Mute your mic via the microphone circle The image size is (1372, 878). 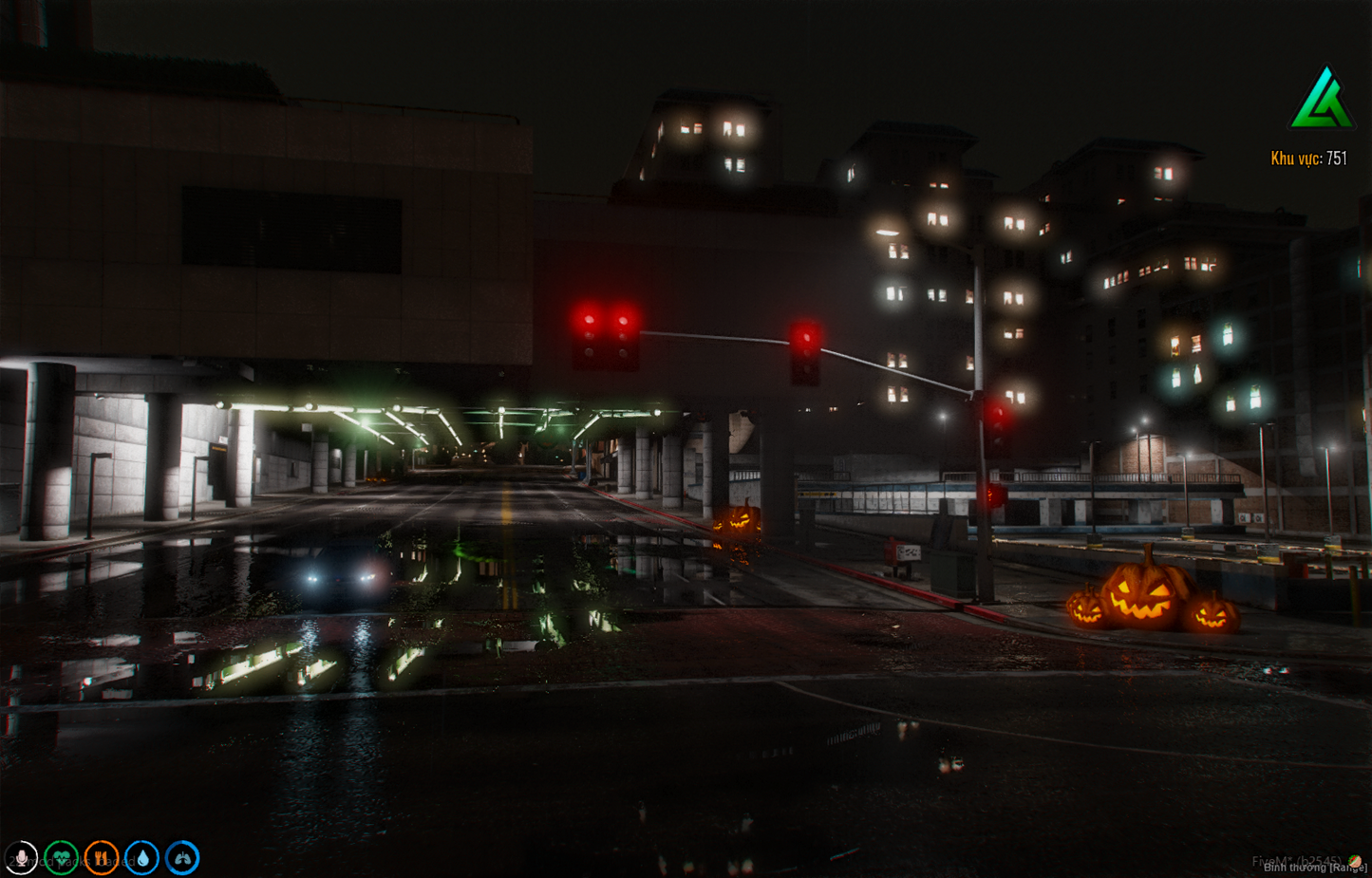[x=21, y=857]
